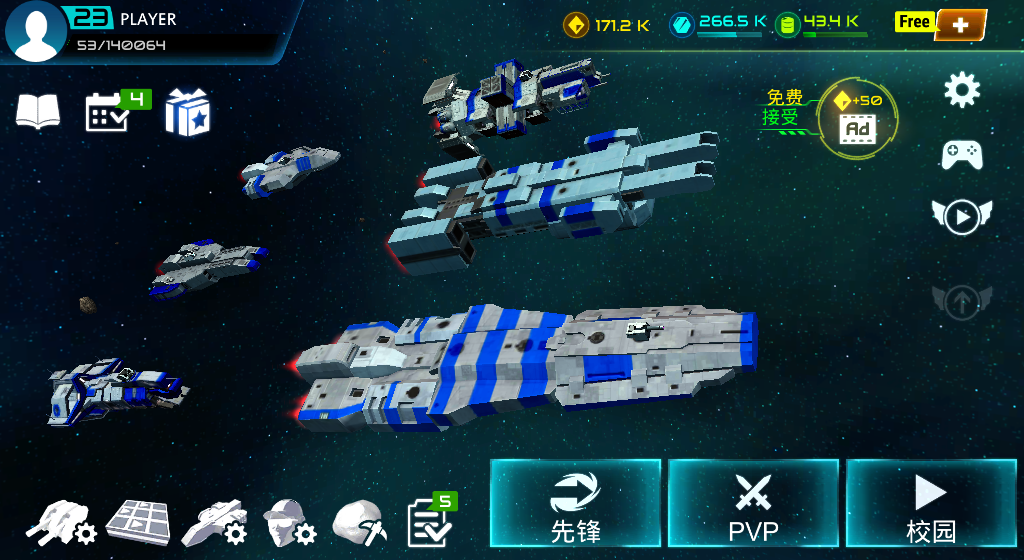Open the daily calendar rewards
The height and width of the screenshot is (560, 1024).
[108, 113]
